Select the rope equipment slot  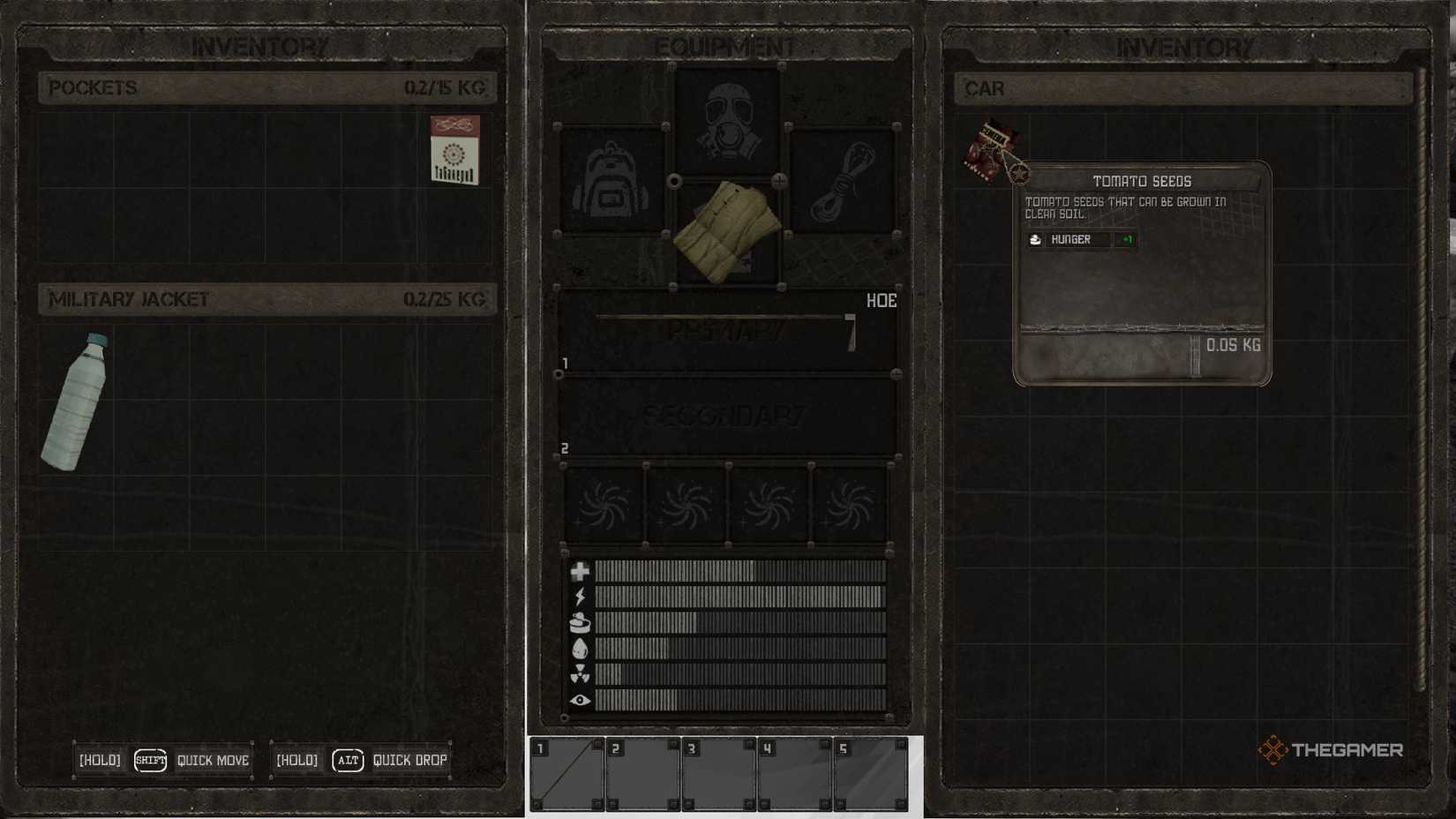[x=839, y=179]
